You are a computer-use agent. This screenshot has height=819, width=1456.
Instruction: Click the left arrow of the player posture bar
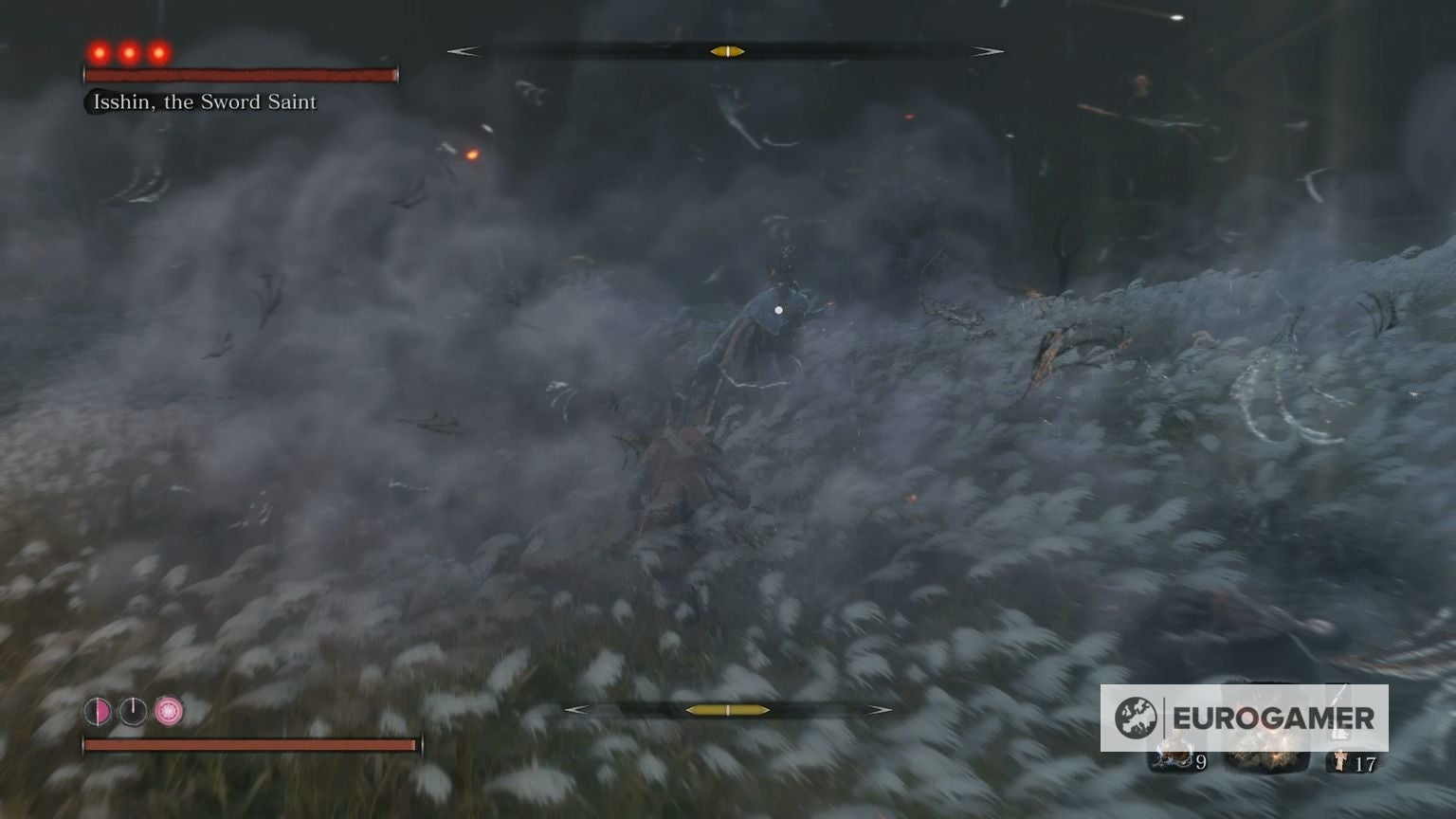coord(574,708)
